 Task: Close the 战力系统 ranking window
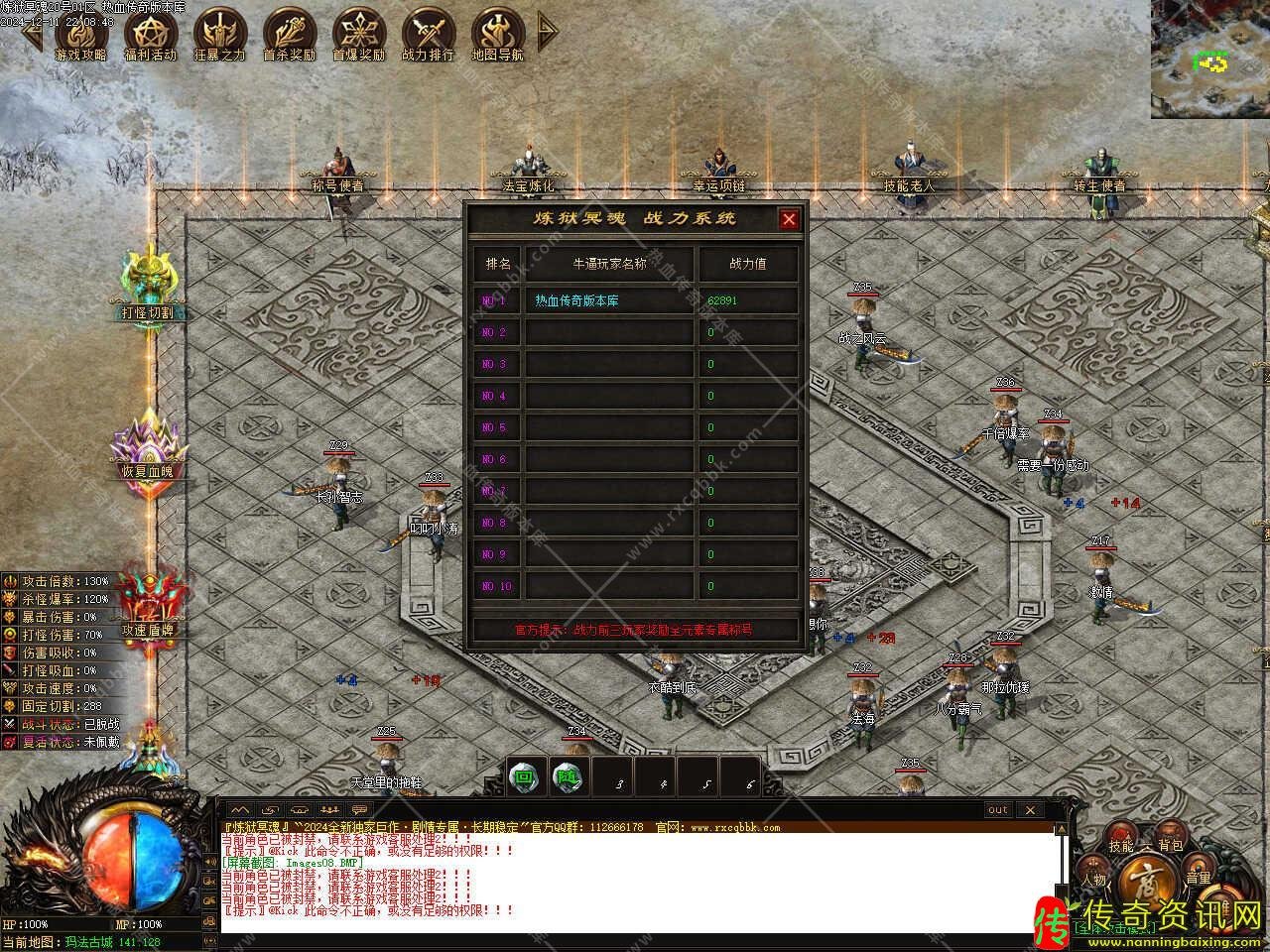(789, 220)
